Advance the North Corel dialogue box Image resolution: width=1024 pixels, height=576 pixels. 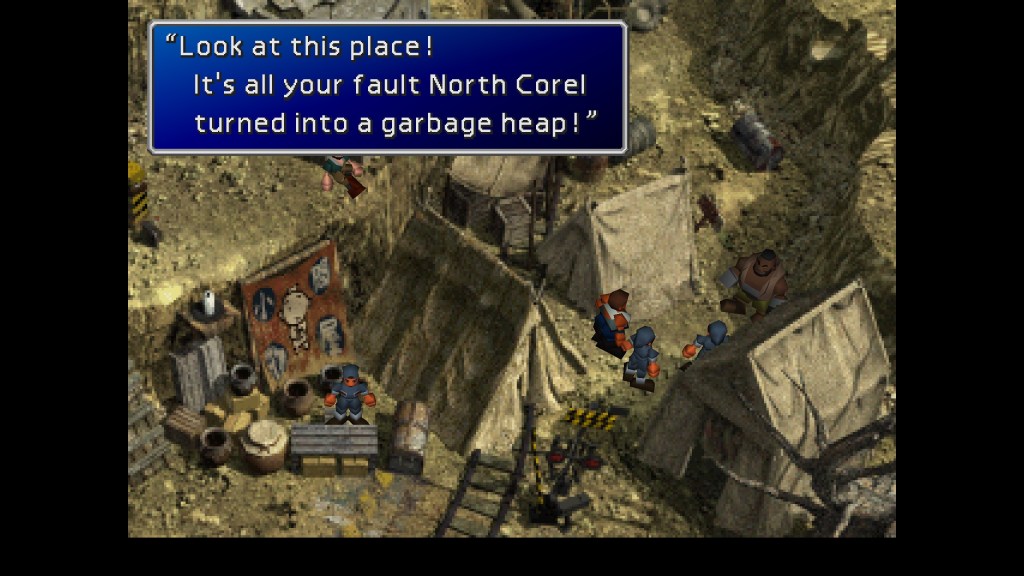(388, 87)
